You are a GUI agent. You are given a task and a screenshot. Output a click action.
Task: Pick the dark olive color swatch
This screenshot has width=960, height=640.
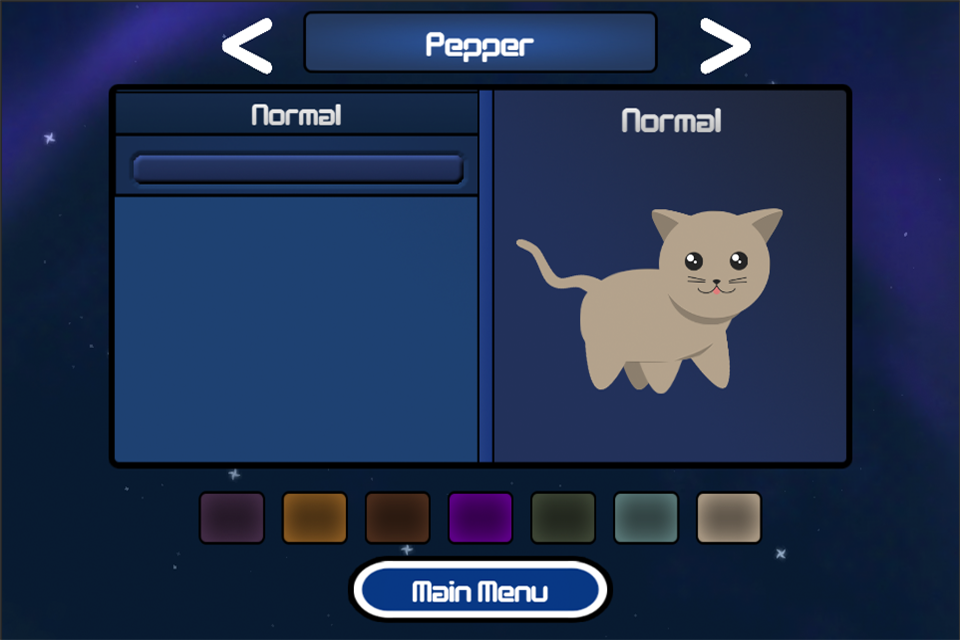[x=563, y=517]
